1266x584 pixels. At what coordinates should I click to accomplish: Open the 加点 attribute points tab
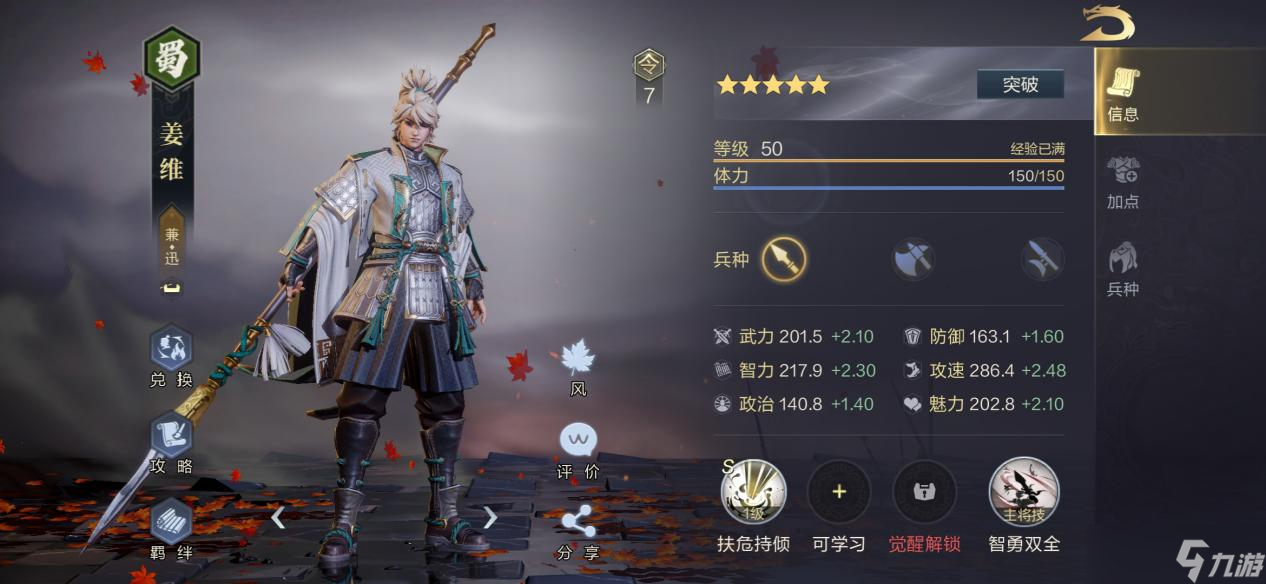point(1123,181)
